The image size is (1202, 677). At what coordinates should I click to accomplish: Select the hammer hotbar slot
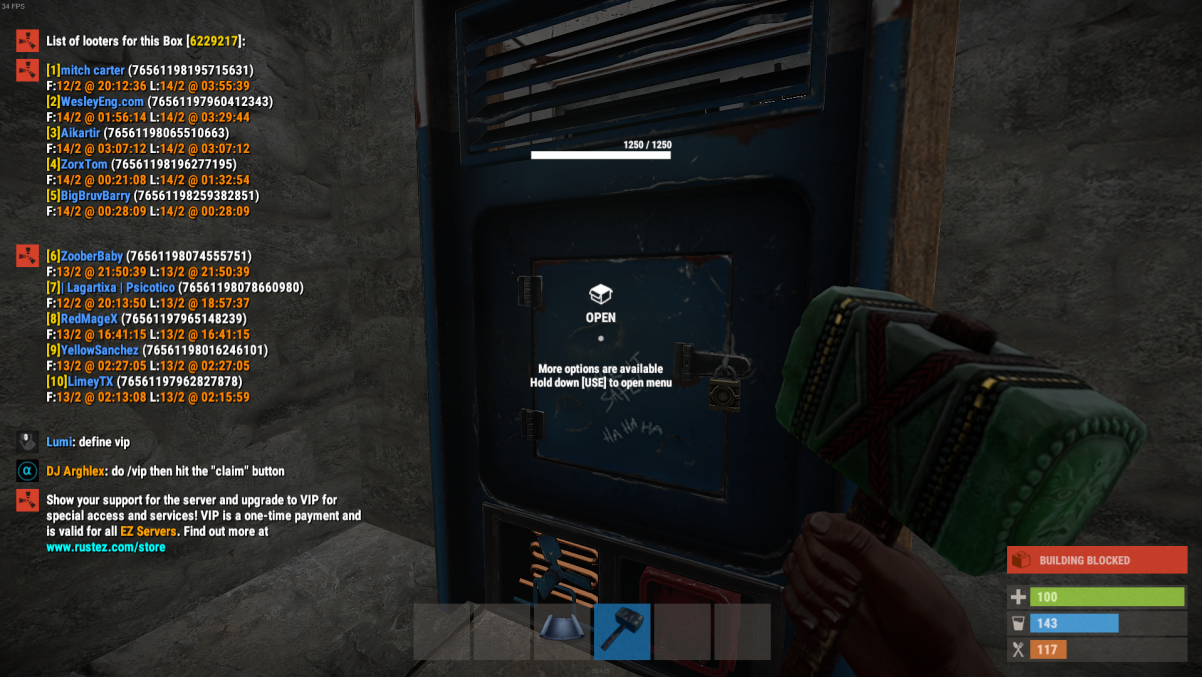[622, 630]
